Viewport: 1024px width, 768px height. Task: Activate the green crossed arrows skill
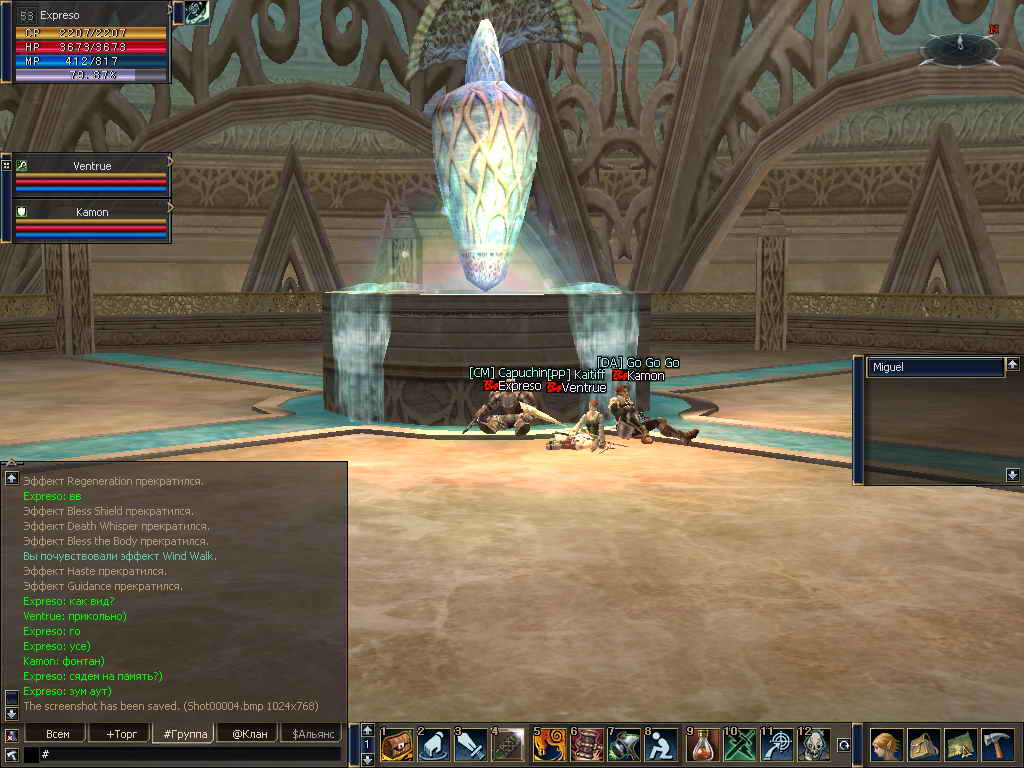click(x=741, y=746)
